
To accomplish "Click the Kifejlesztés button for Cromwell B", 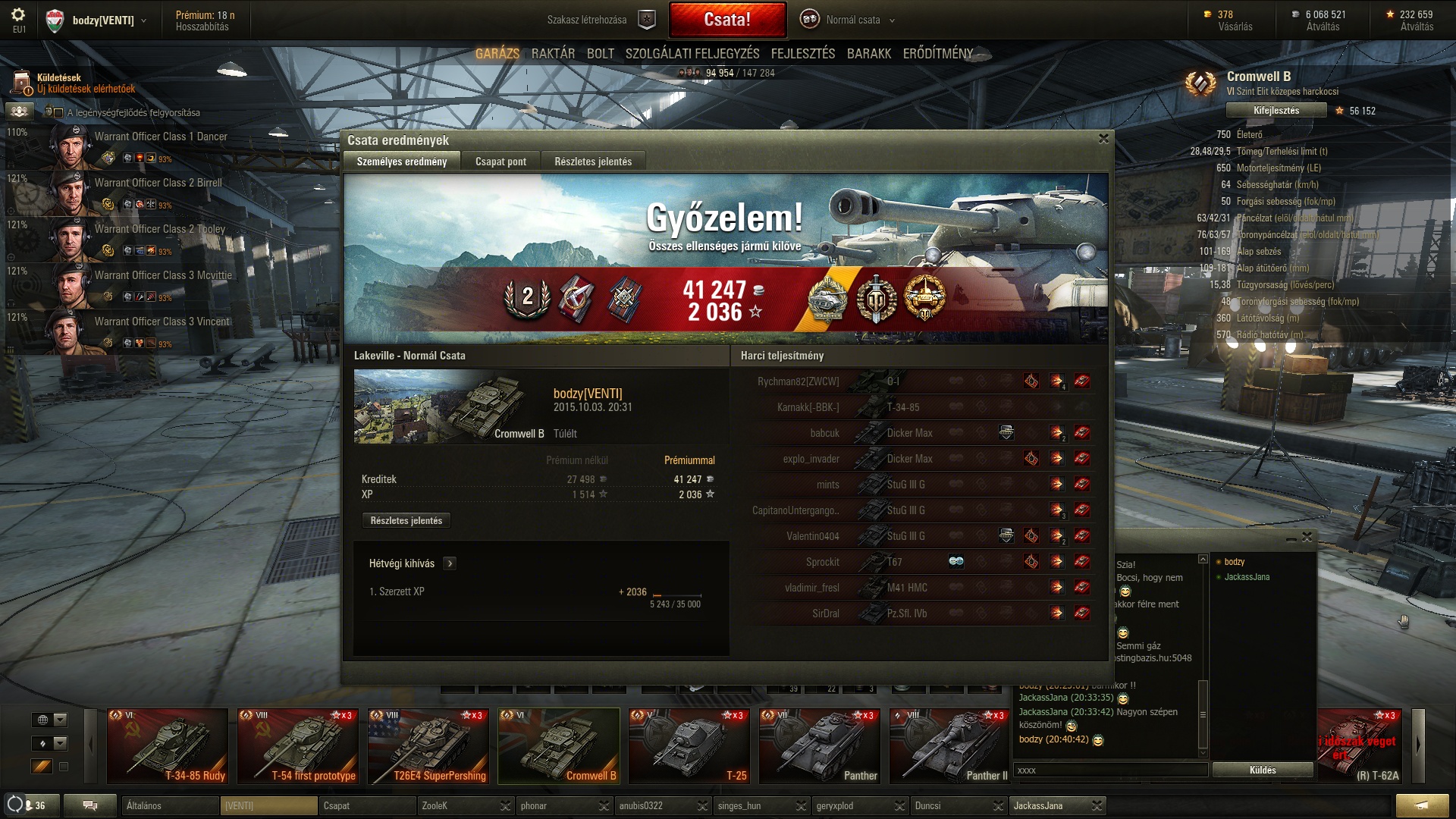I will tap(1276, 111).
